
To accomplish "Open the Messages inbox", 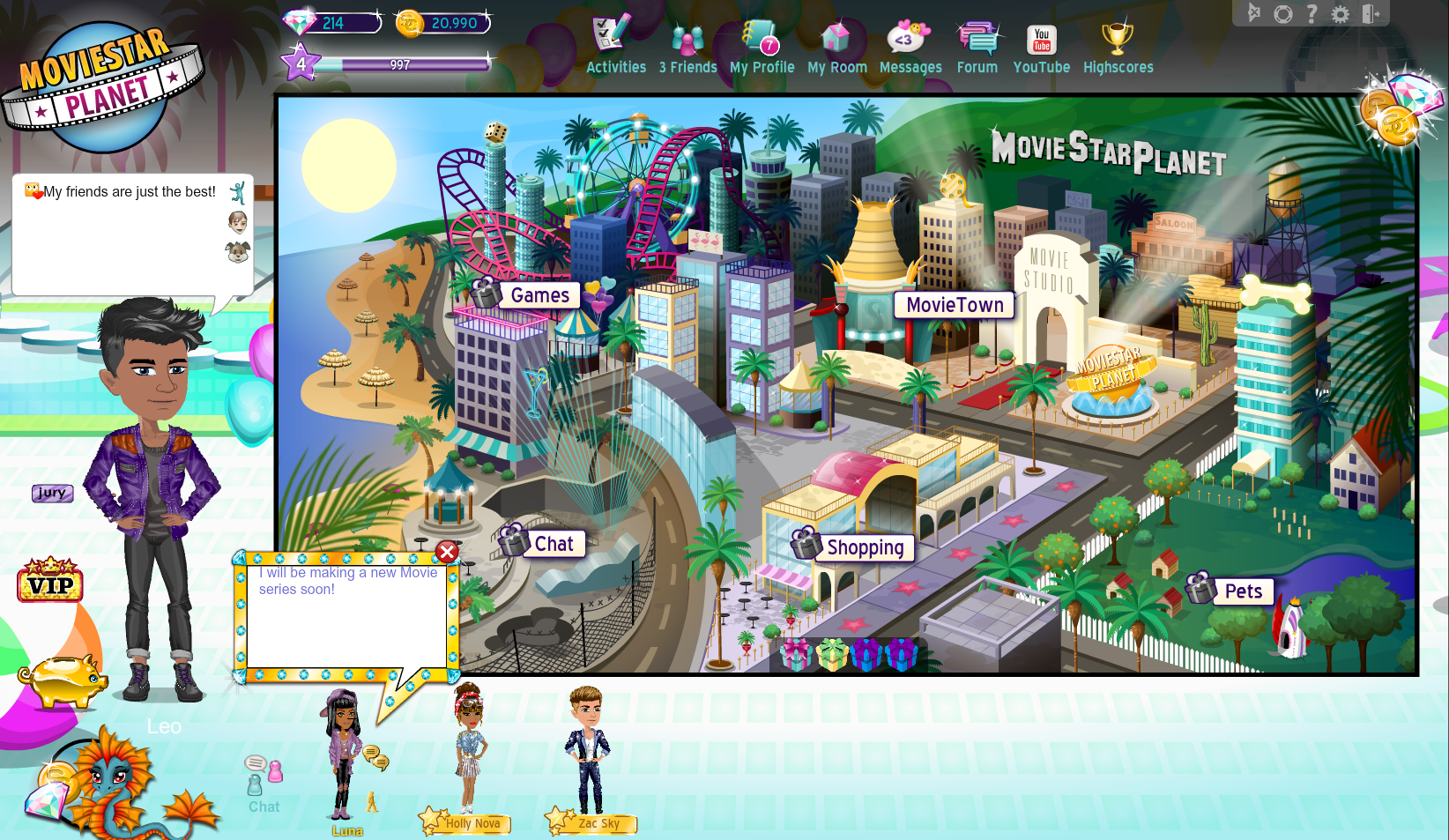I will (910, 48).
